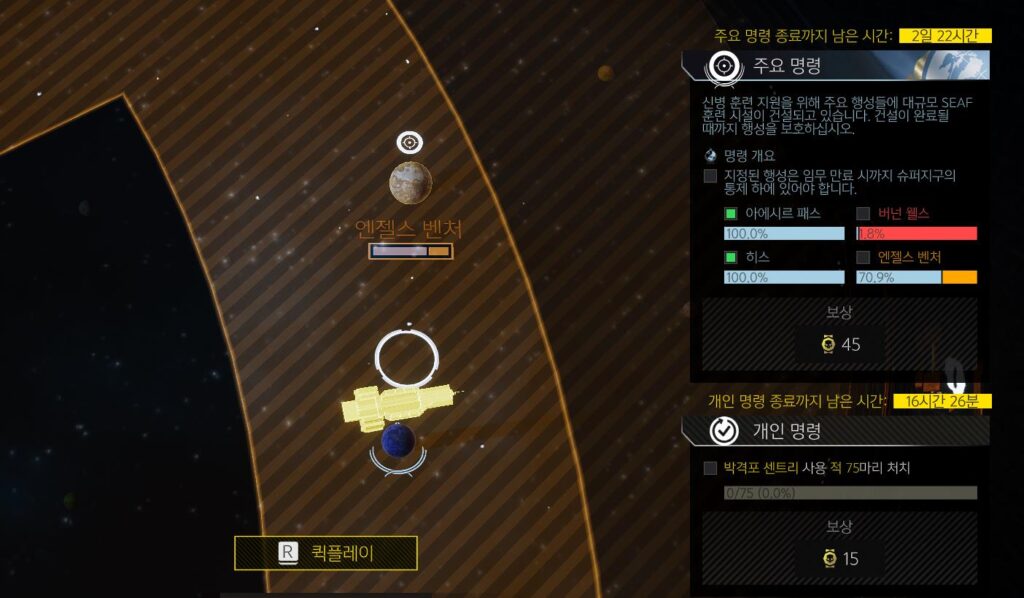Screen dimensions: 1024x598
Task: Select the 퀵플레이 quick play button
Action: click(326, 552)
